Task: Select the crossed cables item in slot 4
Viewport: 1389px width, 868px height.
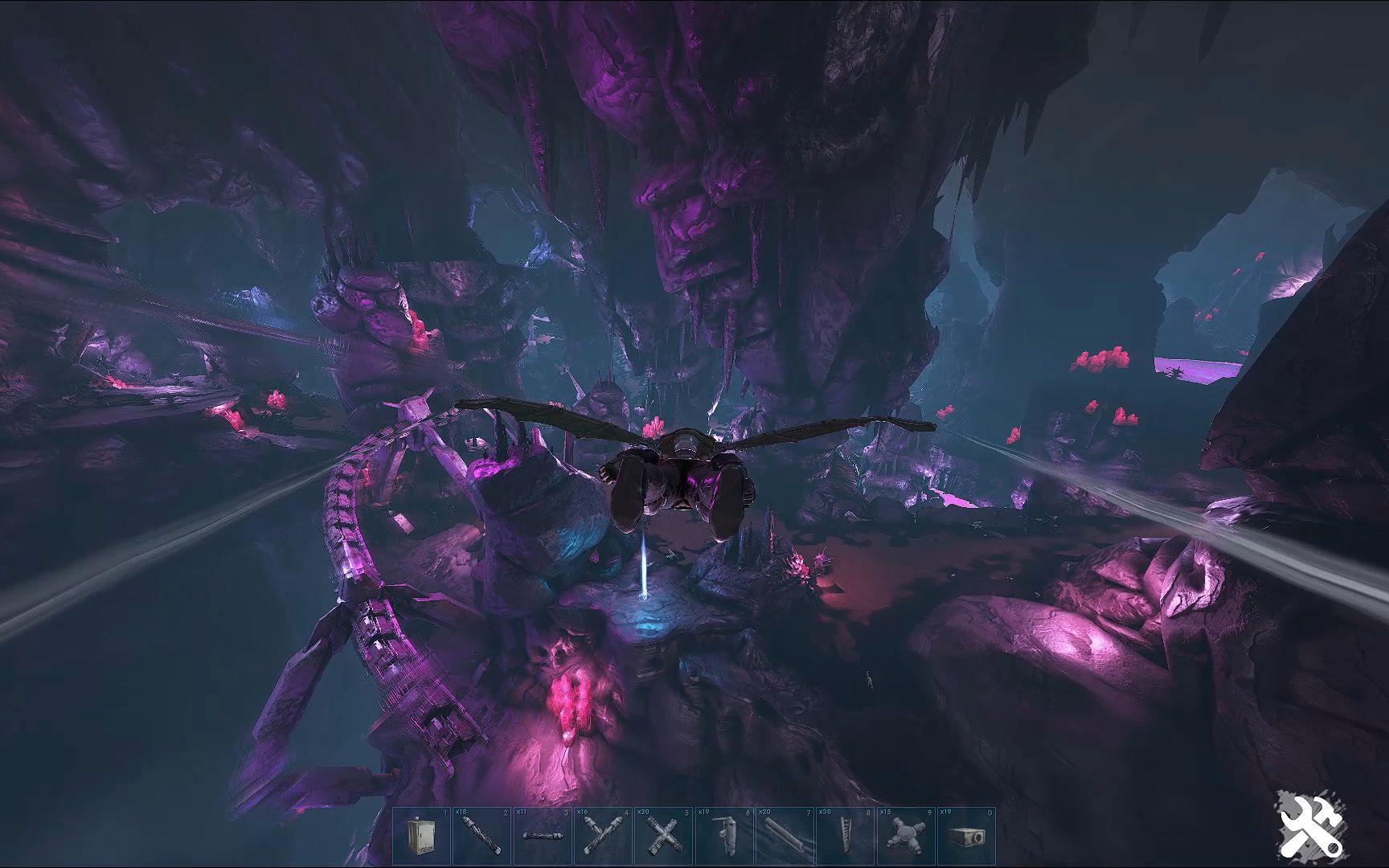Action: (x=600, y=838)
